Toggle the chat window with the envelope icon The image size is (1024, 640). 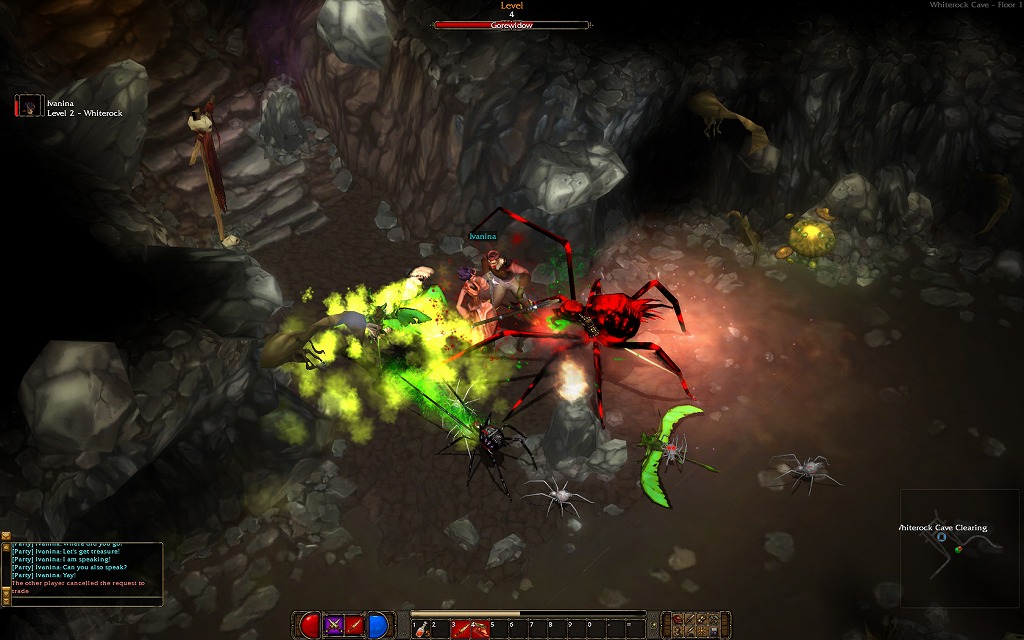pyautogui.click(x=6, y=537)
